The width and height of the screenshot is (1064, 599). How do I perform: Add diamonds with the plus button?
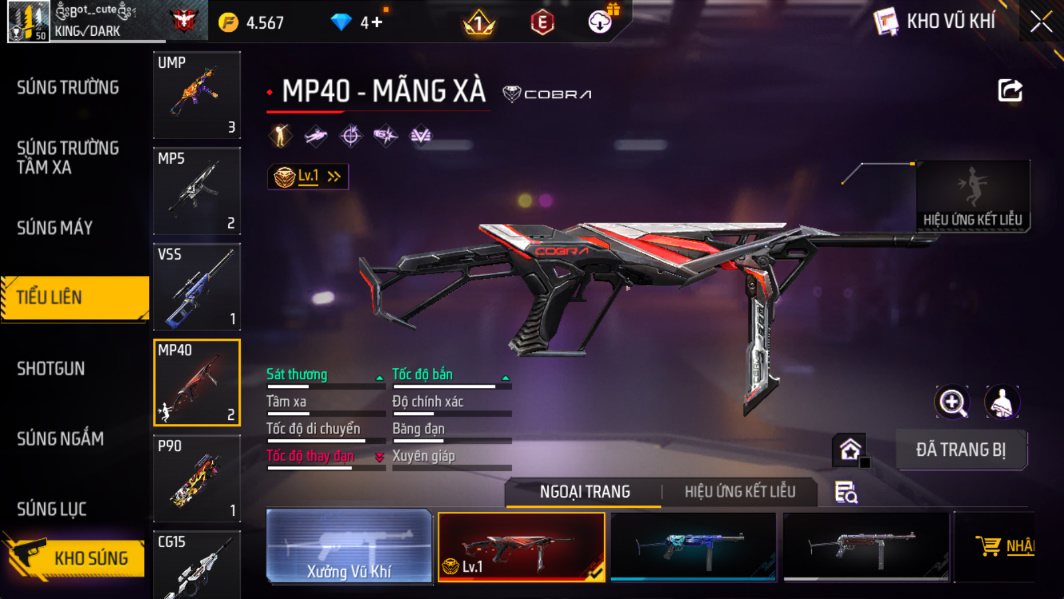pyautogui.click(x=376, y=22)
